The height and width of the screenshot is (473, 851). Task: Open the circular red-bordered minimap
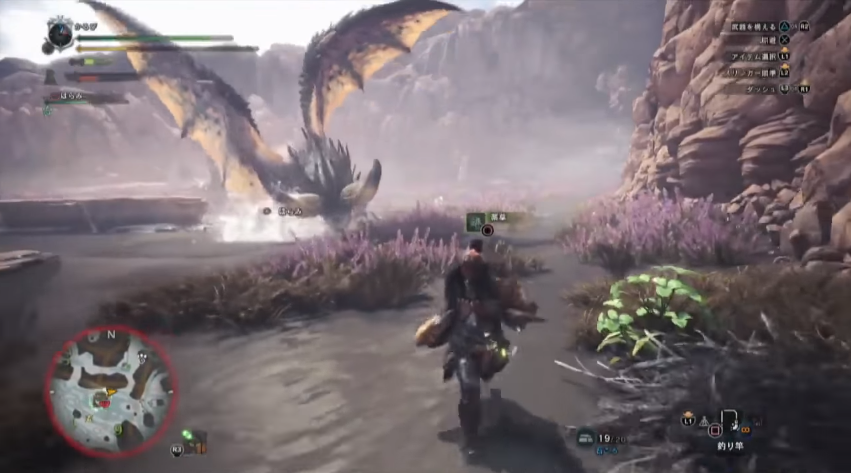[x=109, y=391]
